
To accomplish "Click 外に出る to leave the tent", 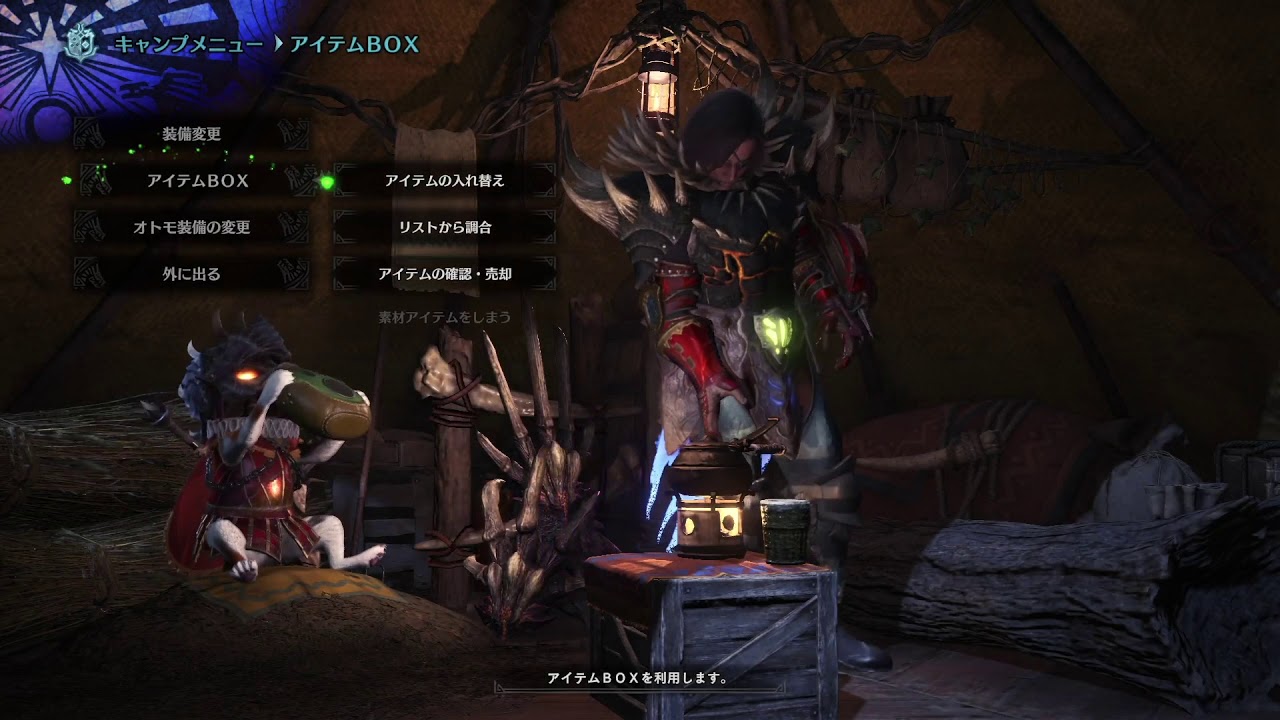I will 191,273.
